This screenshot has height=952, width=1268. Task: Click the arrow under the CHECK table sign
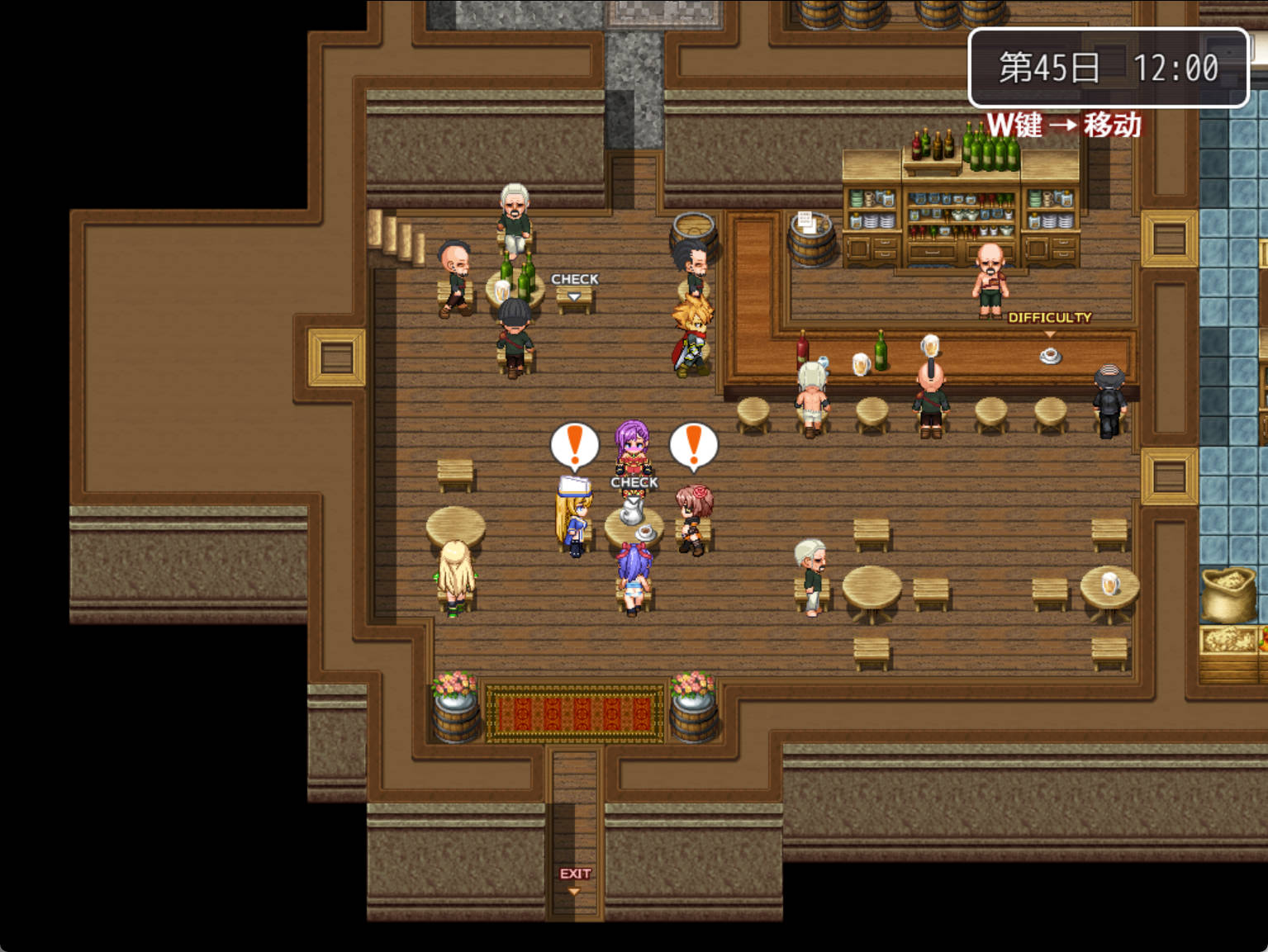[574, 296]
